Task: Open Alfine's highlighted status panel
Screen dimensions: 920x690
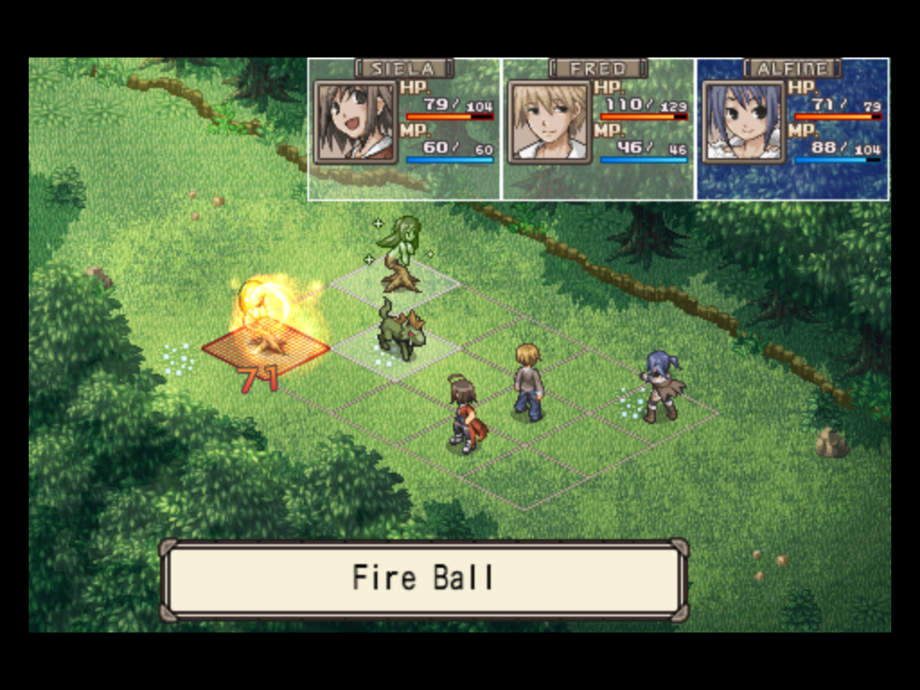Action: click(792, 129)
